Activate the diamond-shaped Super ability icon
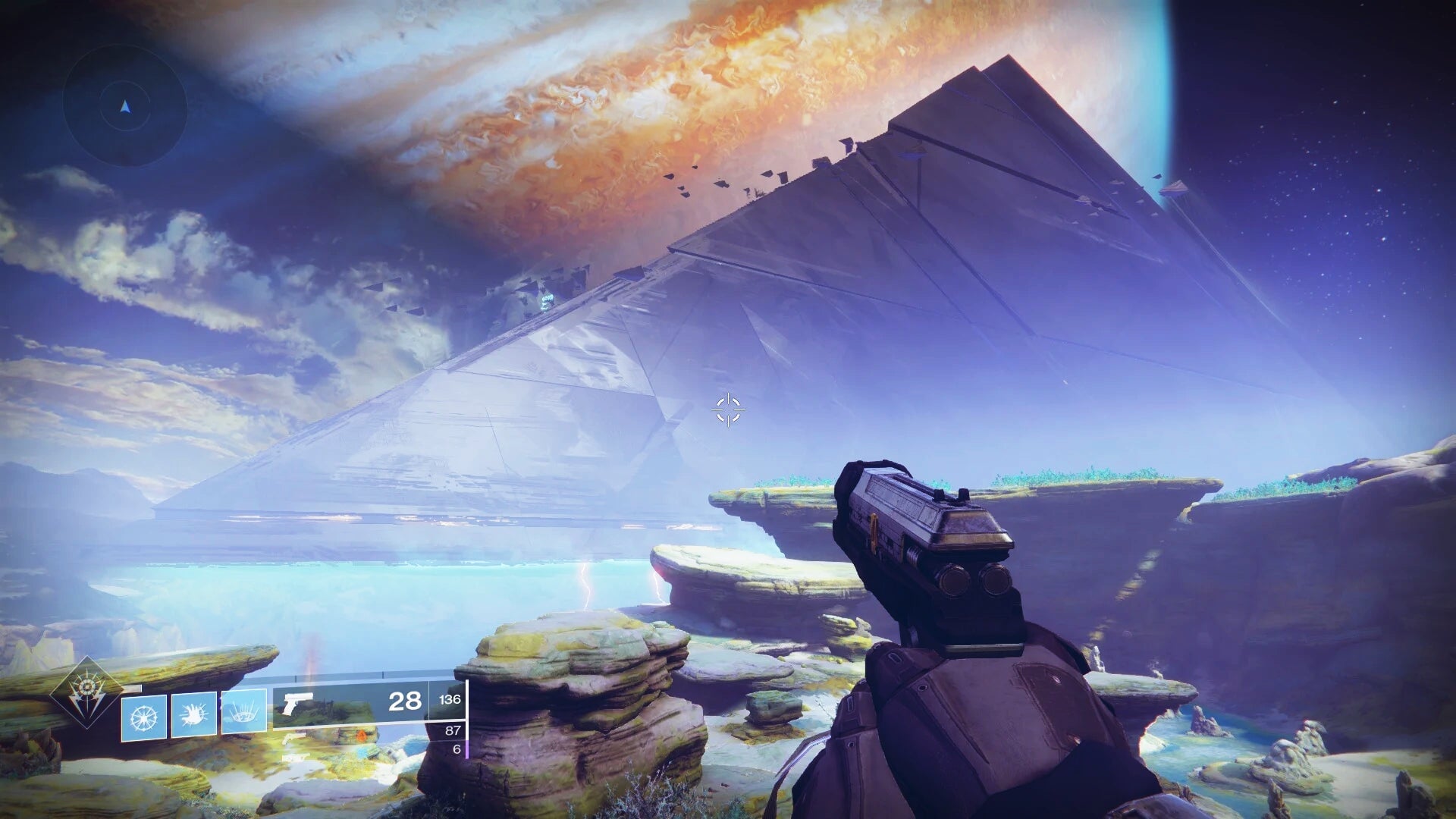Screen dimensions: 1456x819 (86, 692)
